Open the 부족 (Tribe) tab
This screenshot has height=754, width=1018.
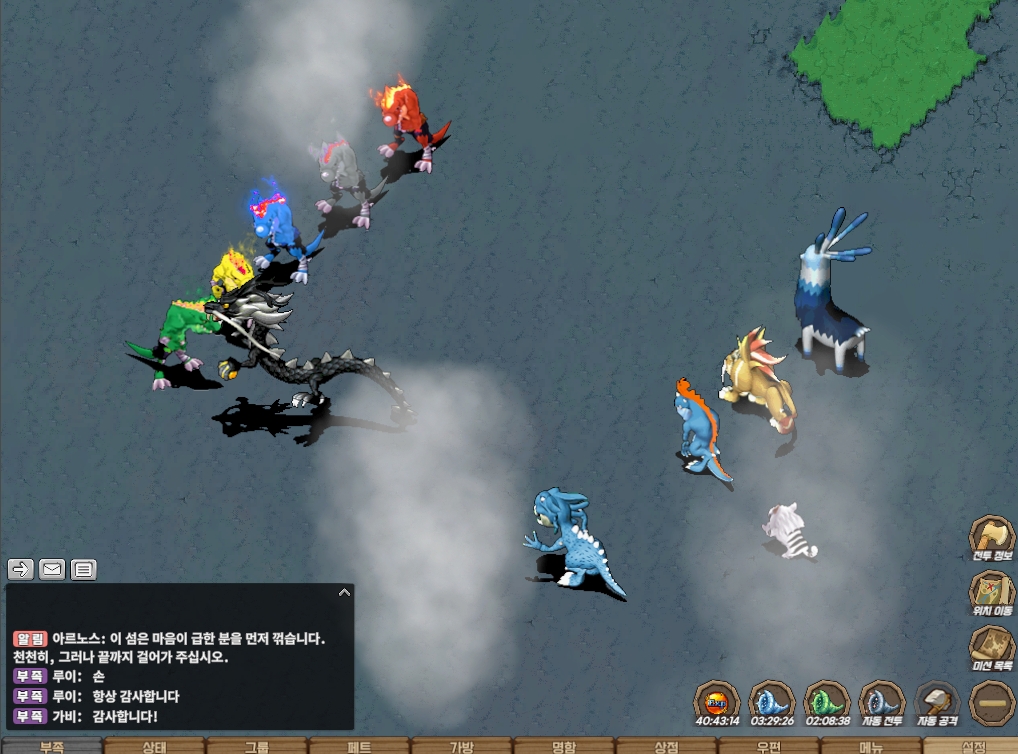51,746
